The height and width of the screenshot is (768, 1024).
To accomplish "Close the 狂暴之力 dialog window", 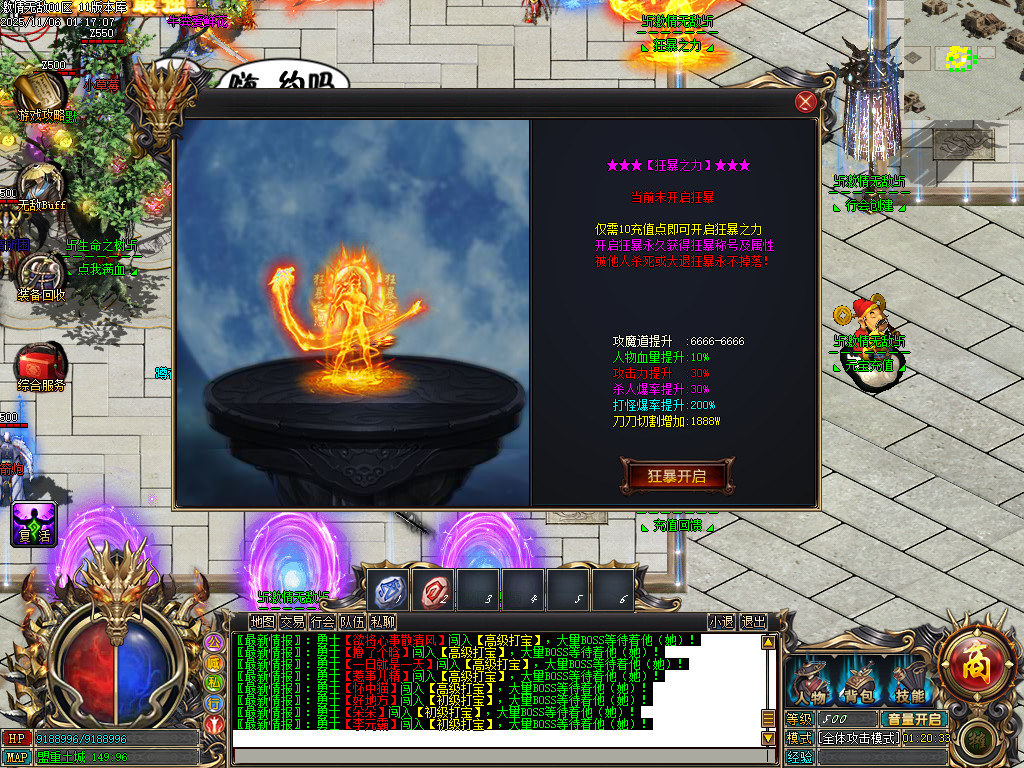I will (805, 102).
